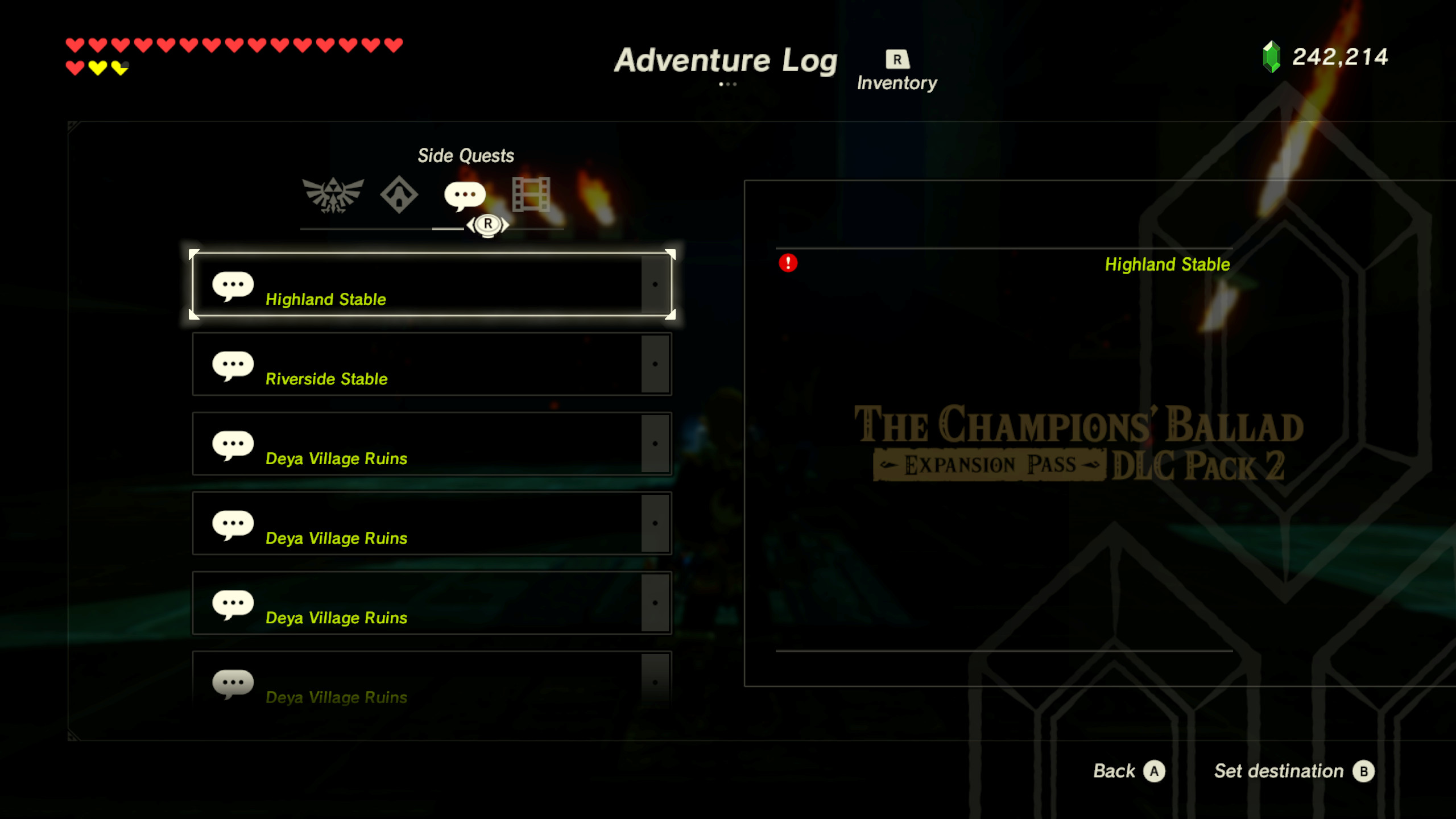Toggle completion dot on Riverside Stable entry
Viewport: 1456px width, 819px height.
coord(655,364)
